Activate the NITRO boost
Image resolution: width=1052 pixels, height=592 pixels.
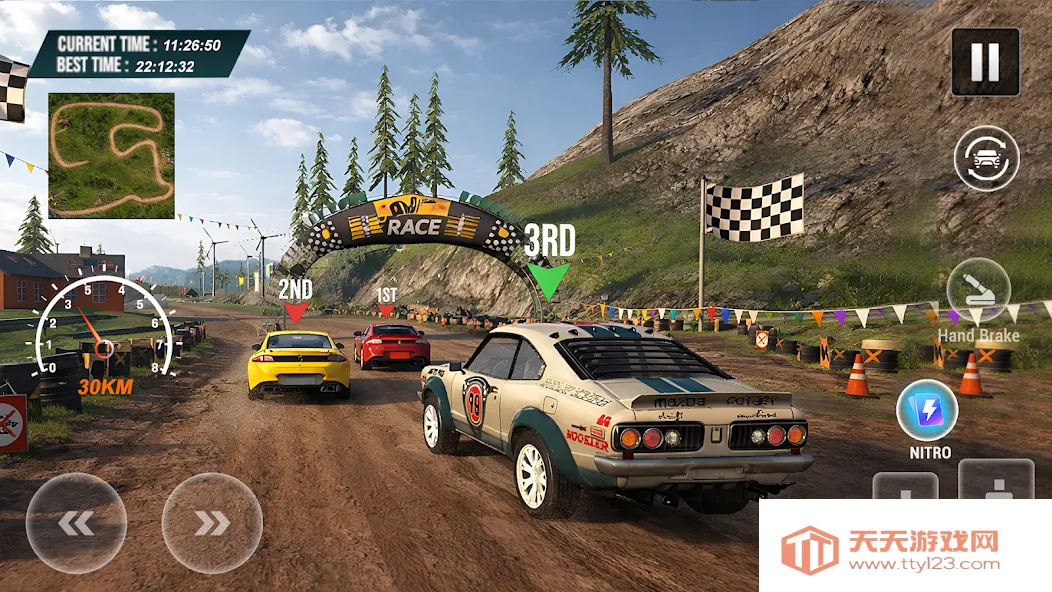point(927,411)
